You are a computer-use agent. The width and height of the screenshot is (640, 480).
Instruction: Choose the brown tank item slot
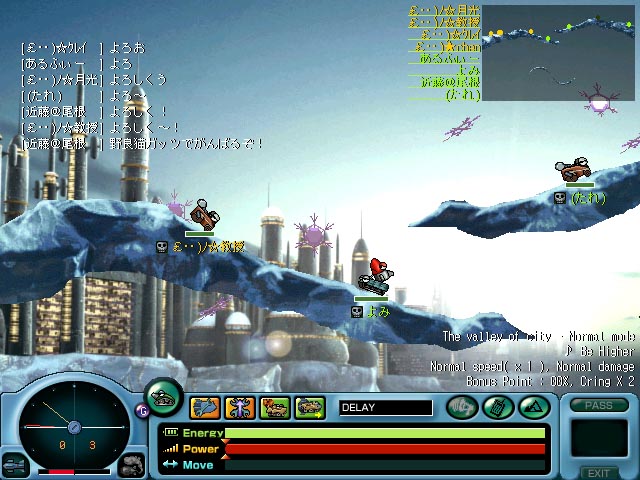pos(275,407)
